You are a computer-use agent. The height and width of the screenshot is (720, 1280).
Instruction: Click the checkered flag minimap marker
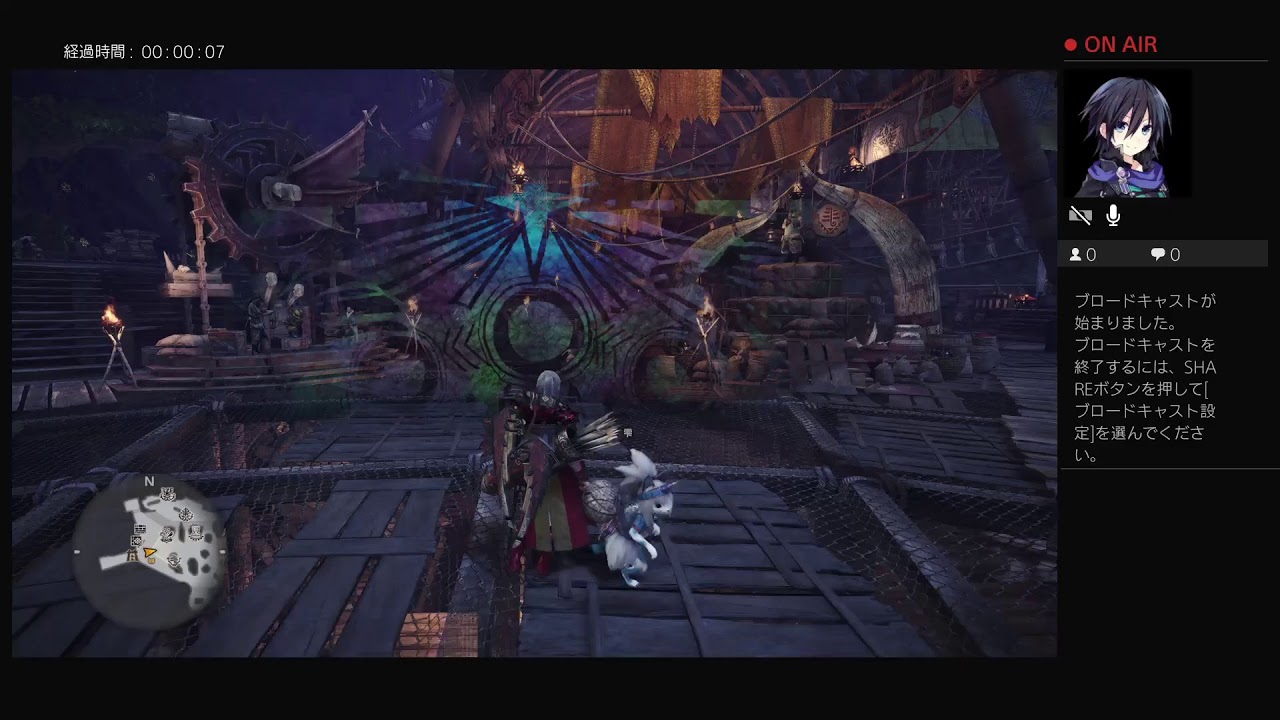(x=137, y=541)
